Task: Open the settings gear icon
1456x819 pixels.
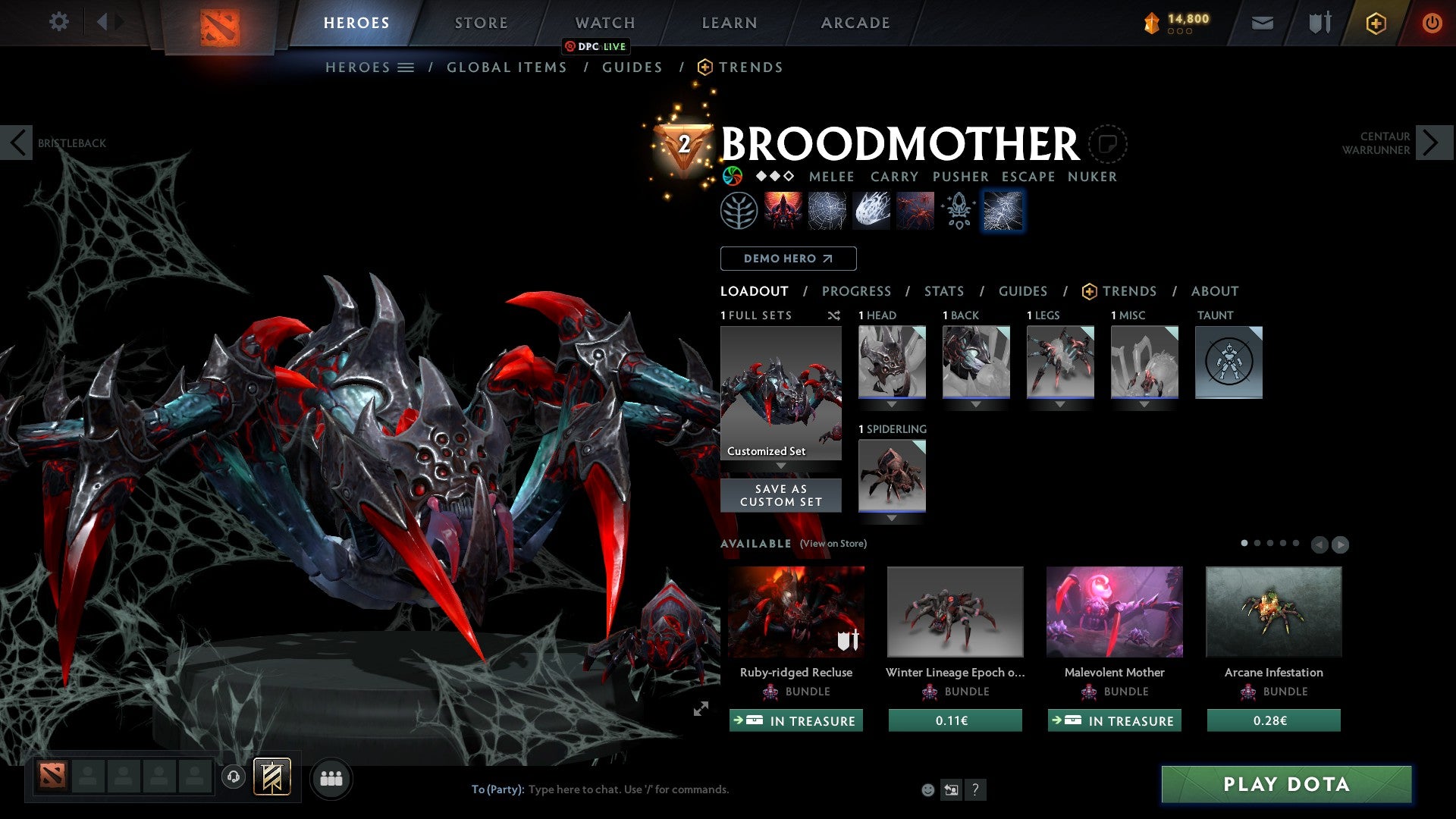Action: click(x=58, y=22)
